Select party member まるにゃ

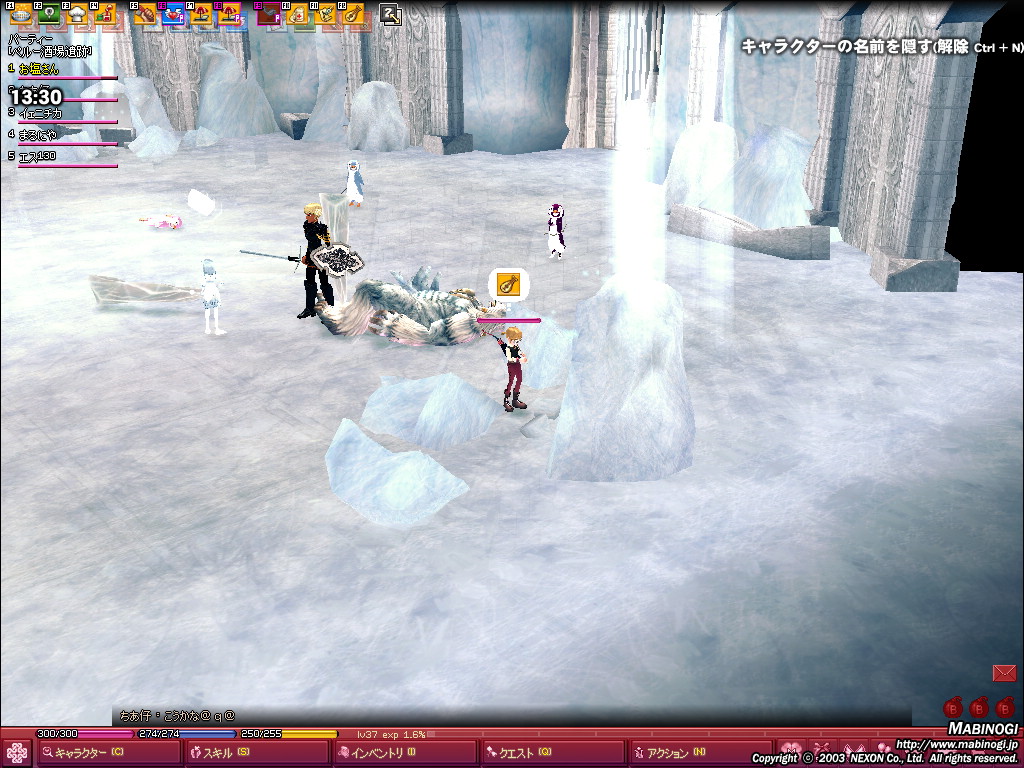tap(39, 135)
